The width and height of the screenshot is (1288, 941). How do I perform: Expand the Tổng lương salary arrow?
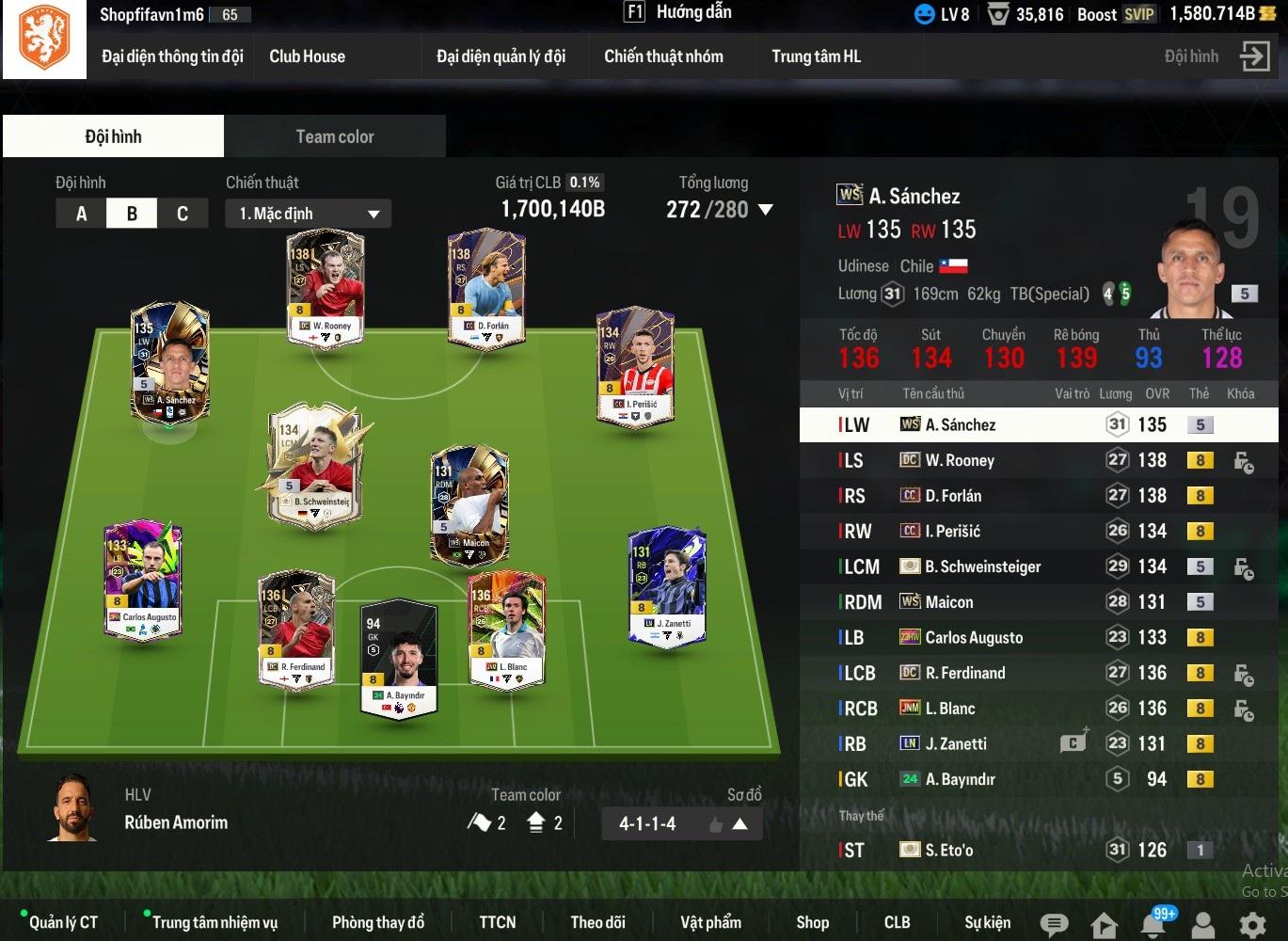[766, 210]
